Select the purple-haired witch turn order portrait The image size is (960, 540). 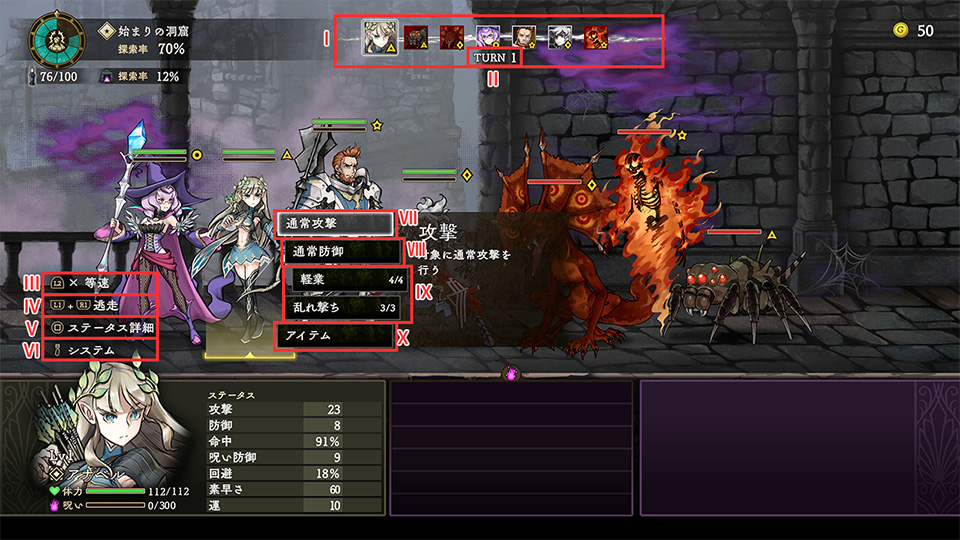(488, 38)
